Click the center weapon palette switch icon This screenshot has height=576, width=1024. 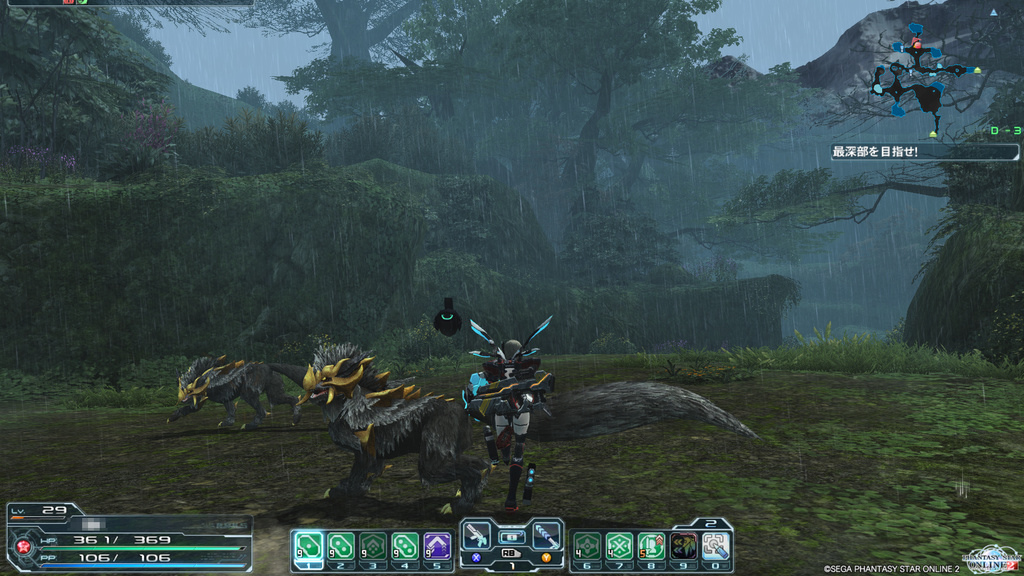pos(511,537)
